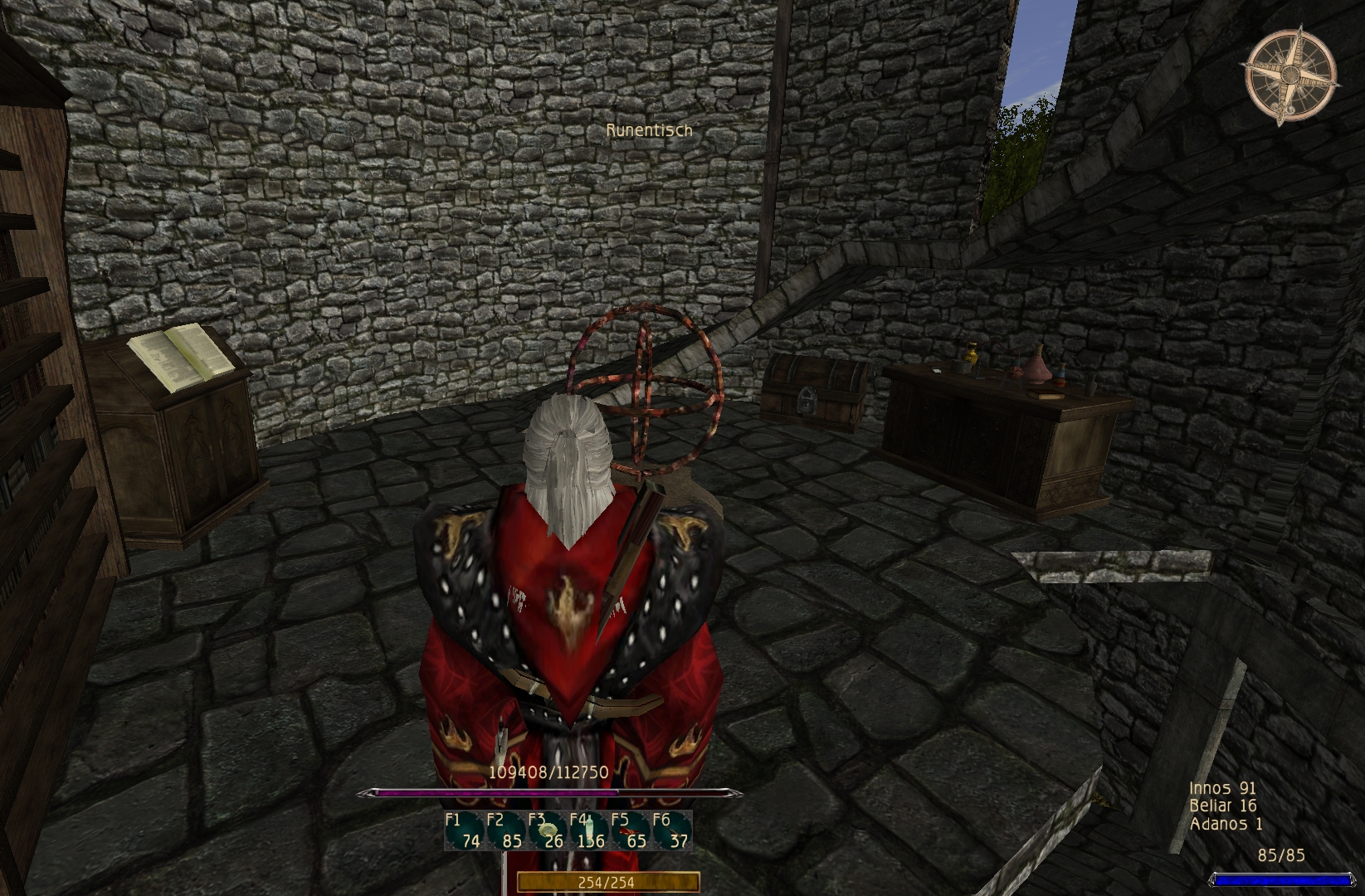Use the green bottle in slot F4

588,830
